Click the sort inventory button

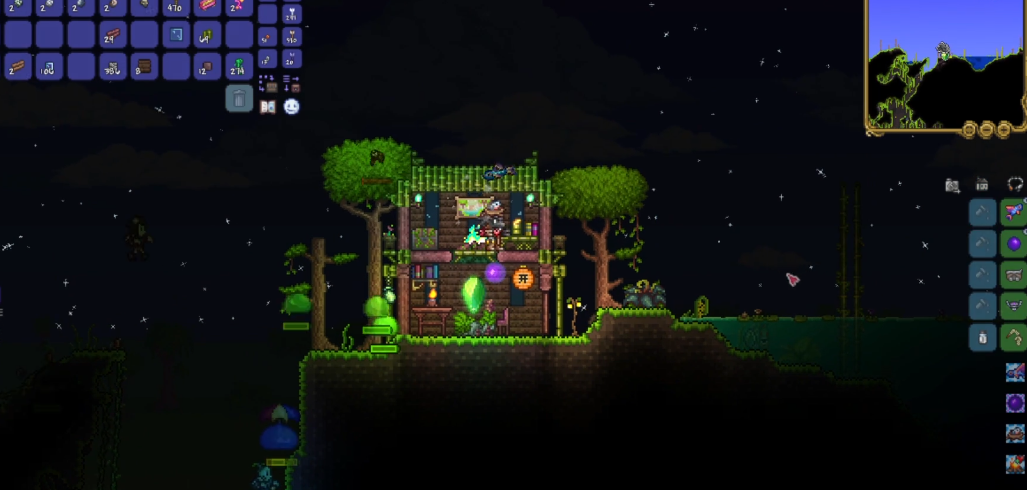[x=291, y=83]
